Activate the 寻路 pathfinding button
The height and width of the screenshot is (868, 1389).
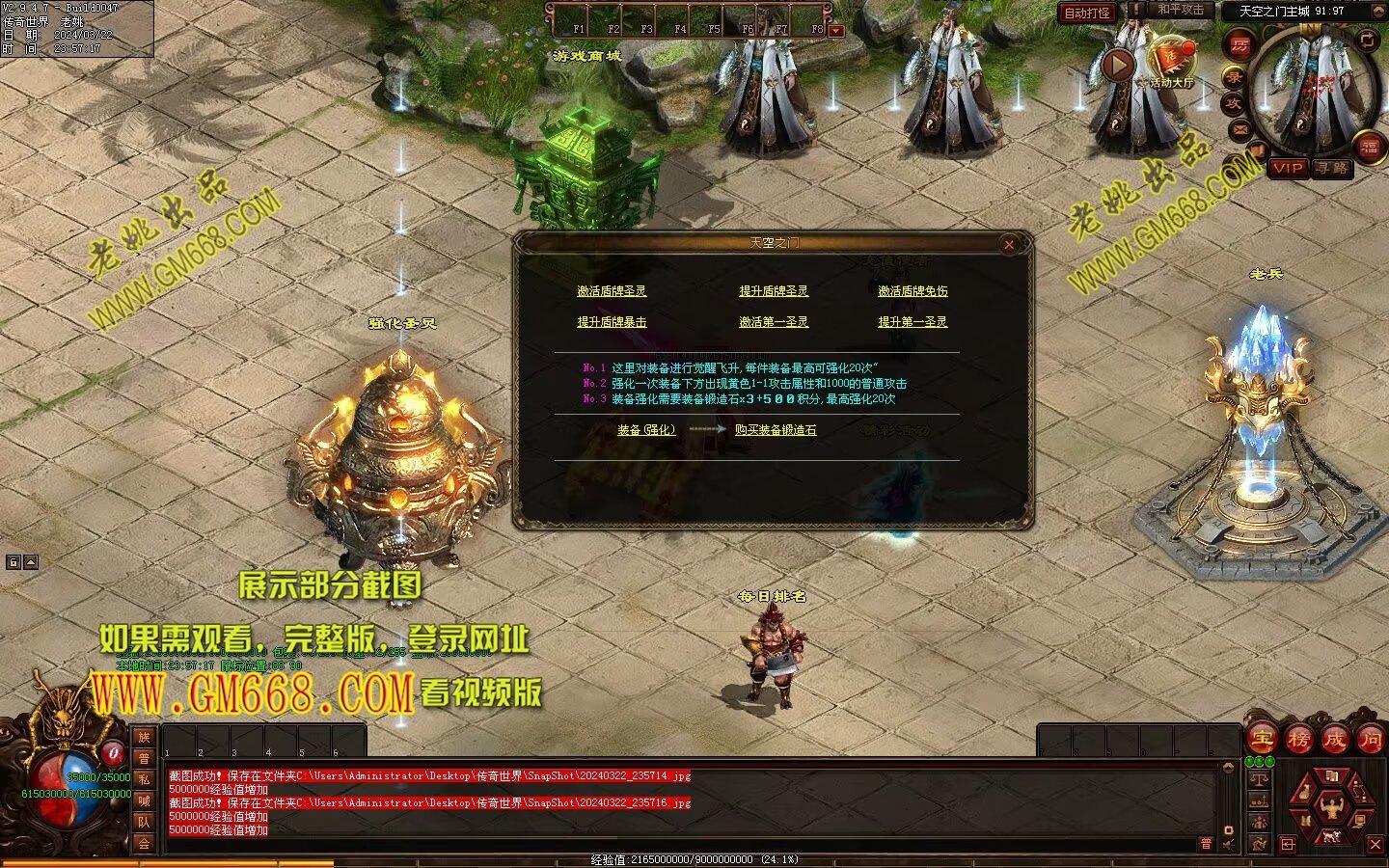tap(1332, 168)
